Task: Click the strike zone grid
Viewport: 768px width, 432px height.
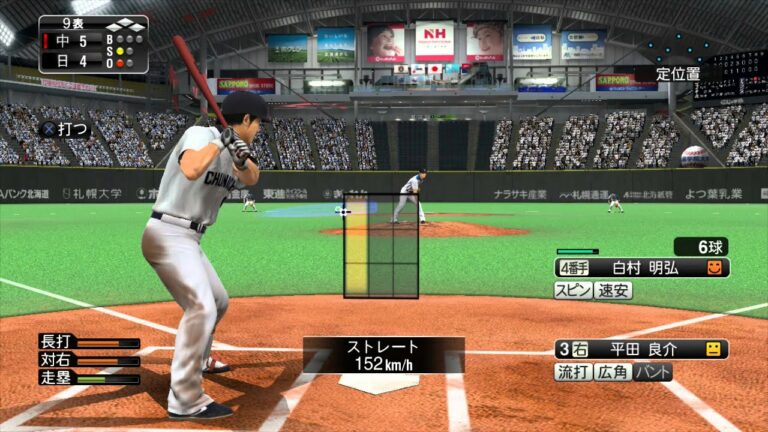Action: coord(381,246)
